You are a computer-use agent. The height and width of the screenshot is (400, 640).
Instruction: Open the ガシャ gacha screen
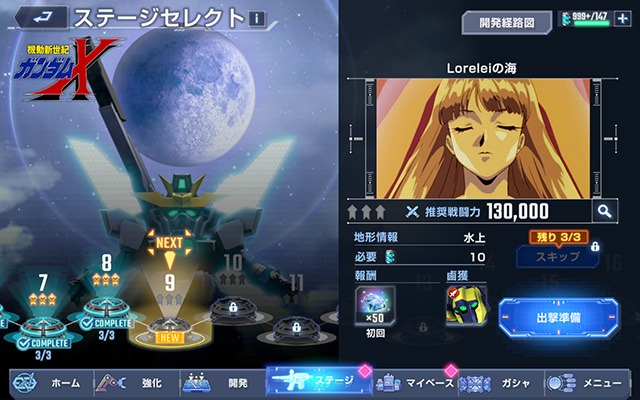pos(500,382)
